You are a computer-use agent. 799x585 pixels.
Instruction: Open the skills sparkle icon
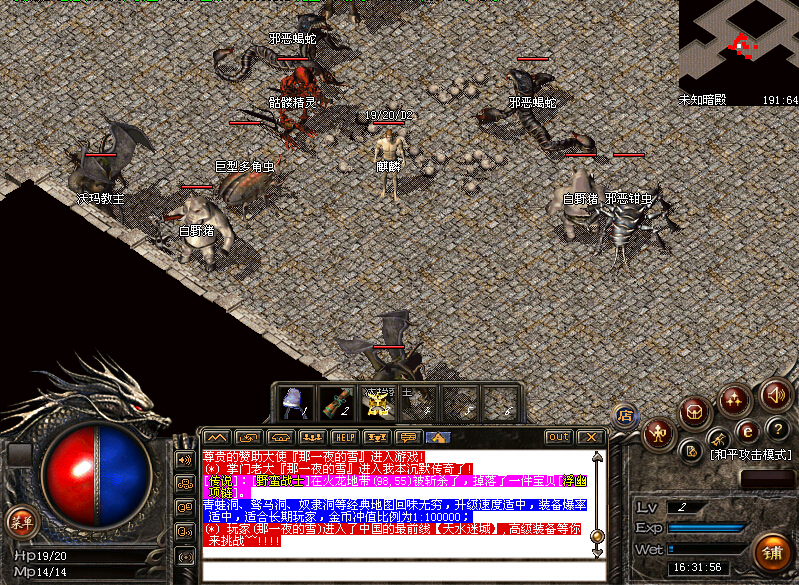[x=735, y=401]
